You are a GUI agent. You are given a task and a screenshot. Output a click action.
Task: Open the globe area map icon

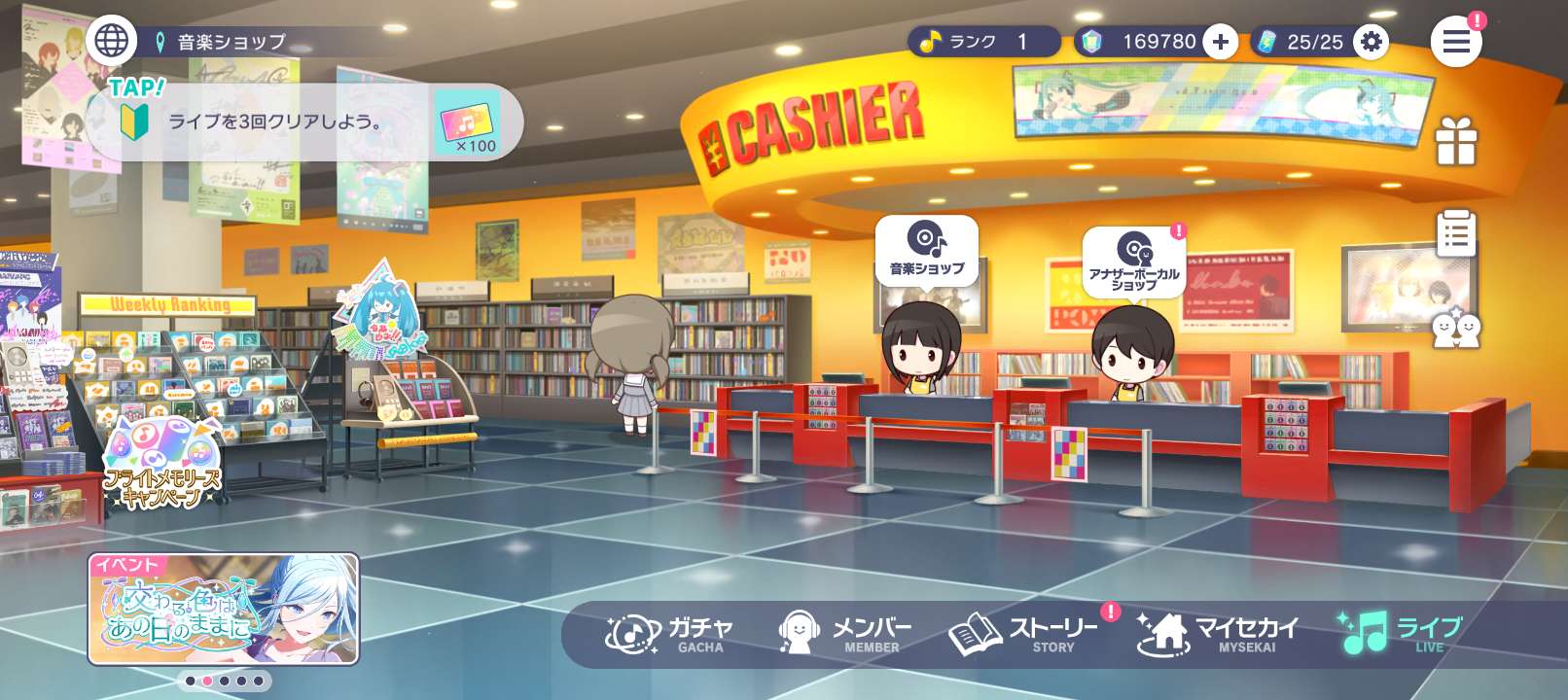[x=111, y=41]
